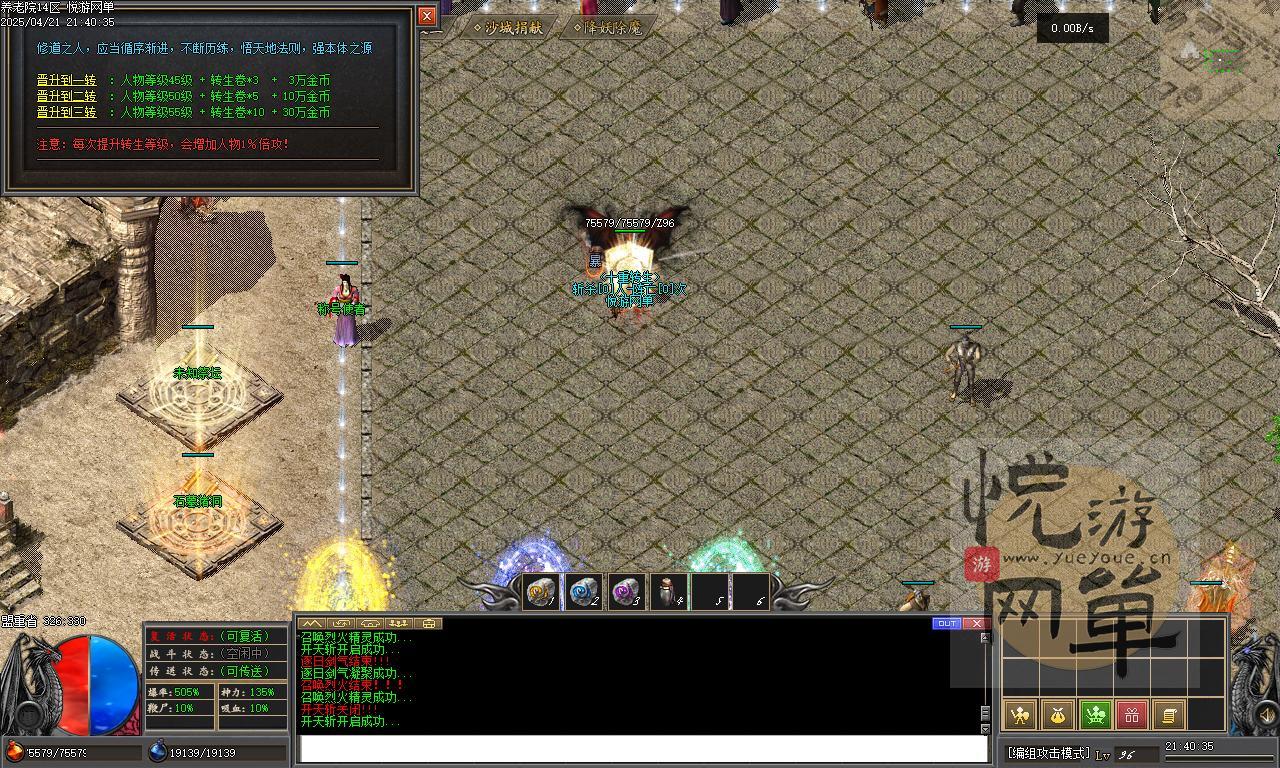Open the gold money bag icon
This screenshot has width=1280, height=768.
click(1057, 715)
